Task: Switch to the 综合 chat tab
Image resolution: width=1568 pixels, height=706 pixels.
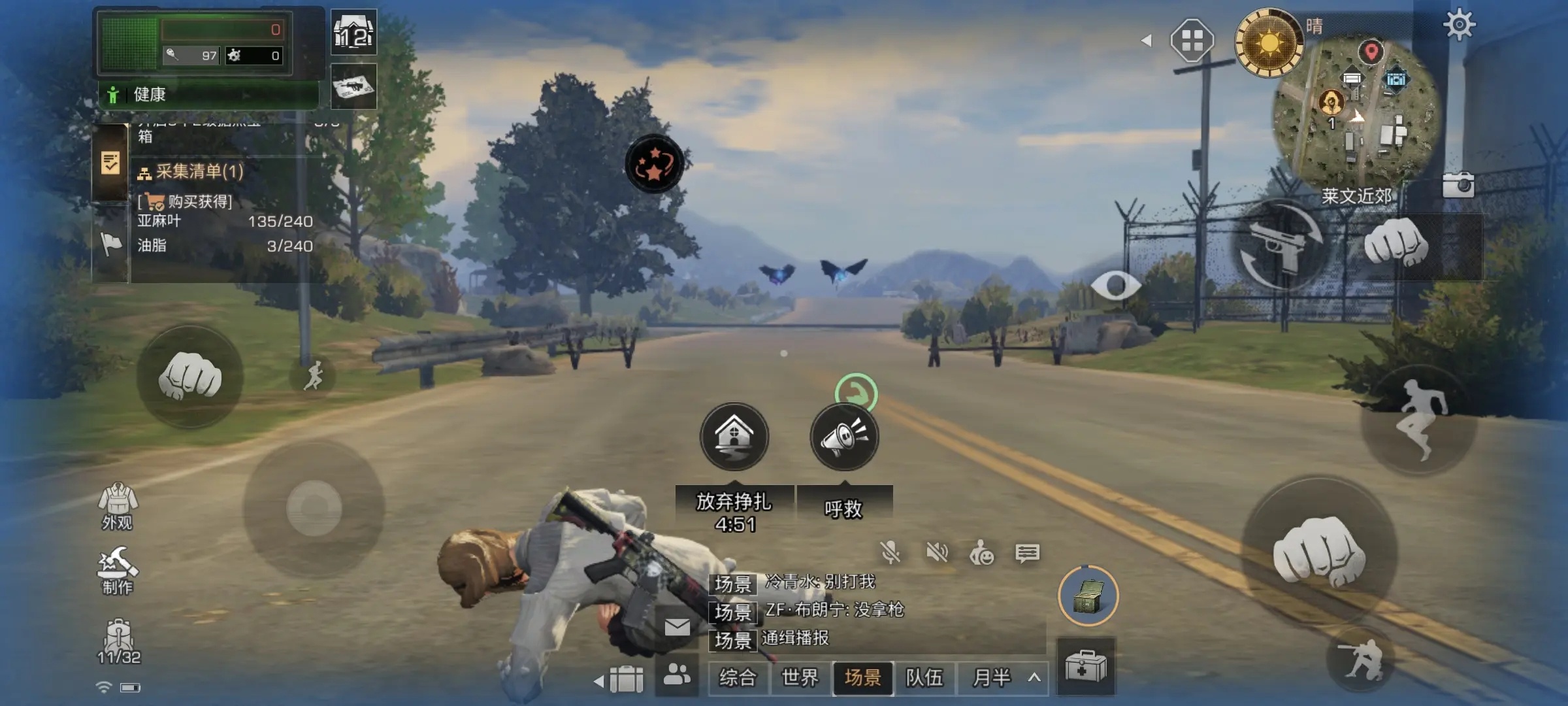Action: [738, 677]
